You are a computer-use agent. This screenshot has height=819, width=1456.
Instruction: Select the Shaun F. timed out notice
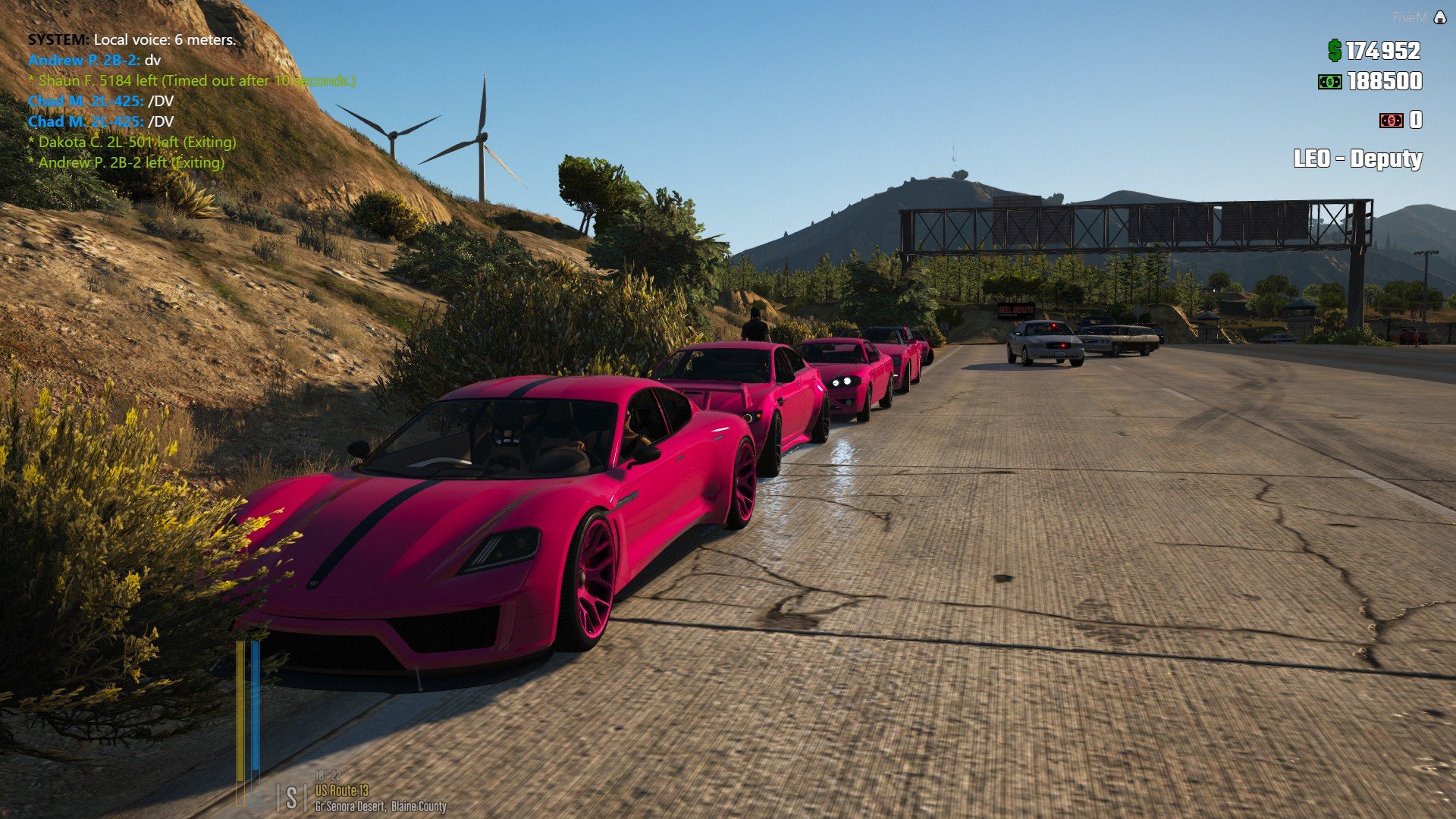point(192,80)
